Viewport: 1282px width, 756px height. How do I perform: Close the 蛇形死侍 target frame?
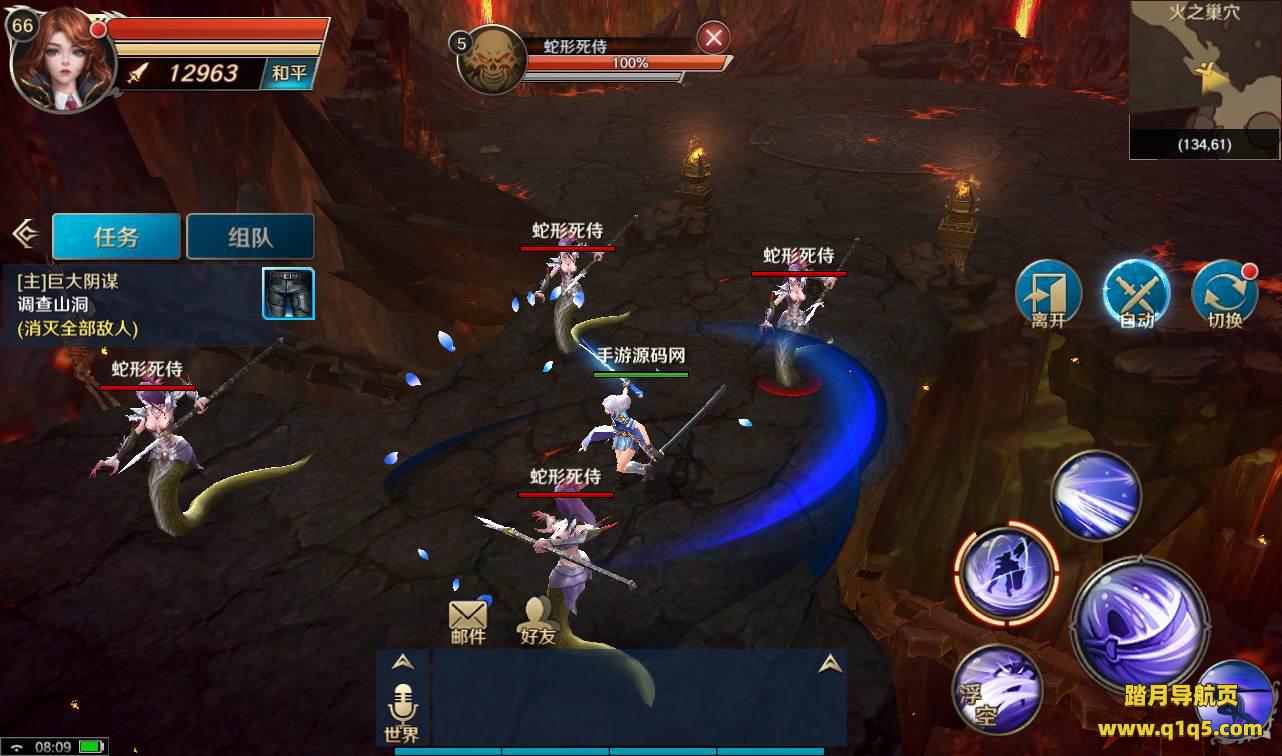point(713,38)
